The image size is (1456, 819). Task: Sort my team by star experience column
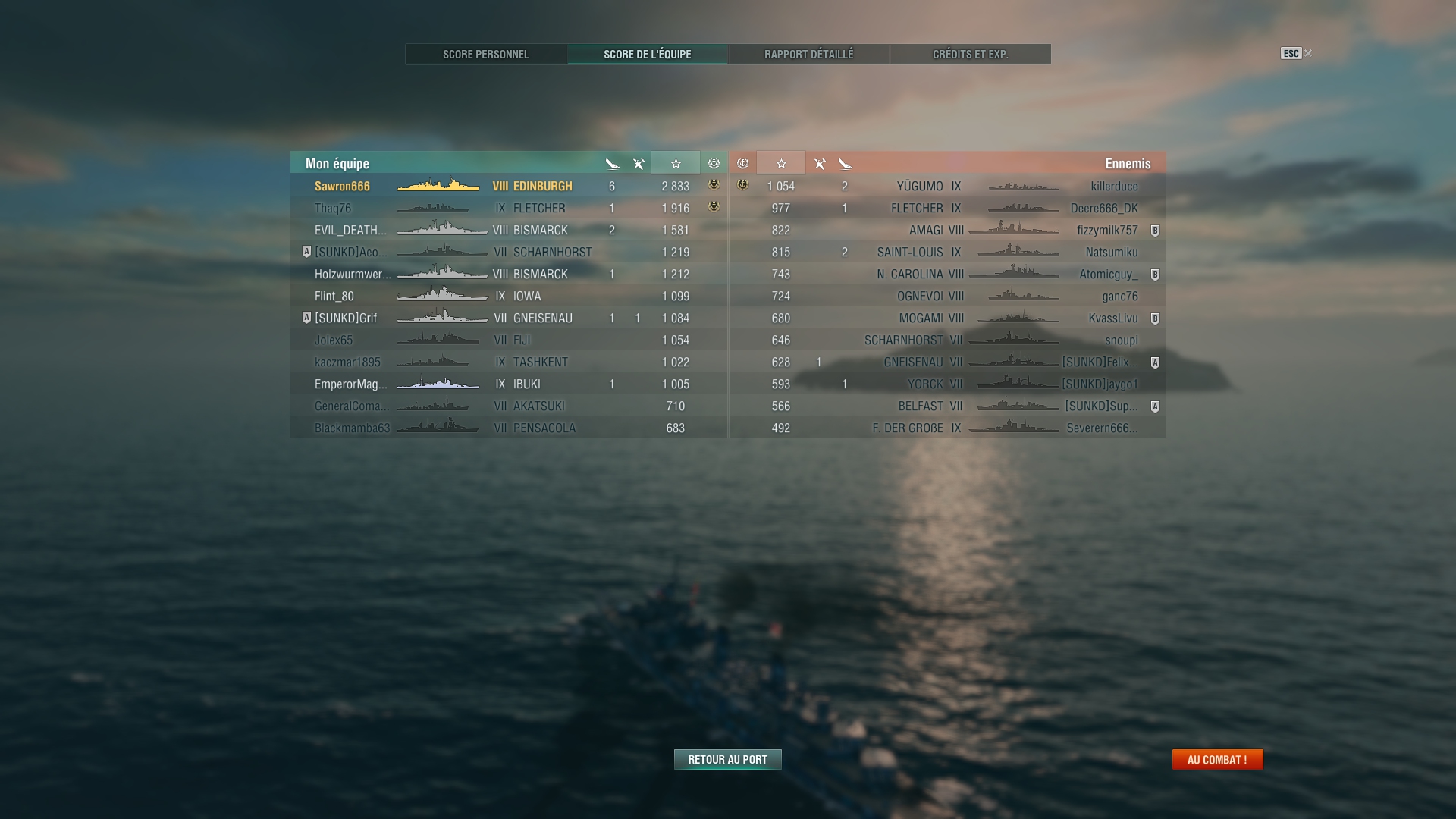click(x=676, y=164)
